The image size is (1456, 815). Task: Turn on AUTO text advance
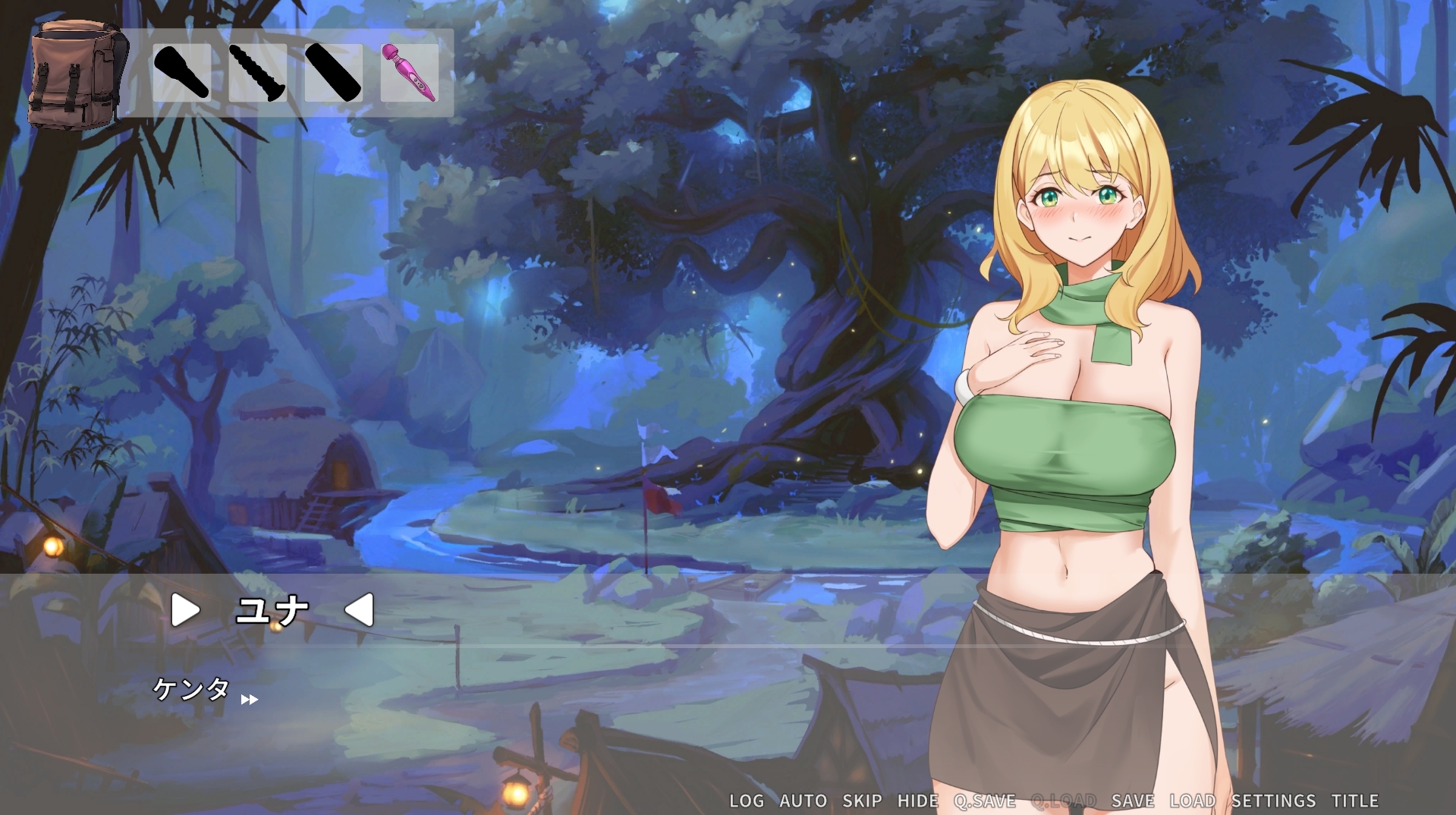pyautogui.click(x=803, y=801)
